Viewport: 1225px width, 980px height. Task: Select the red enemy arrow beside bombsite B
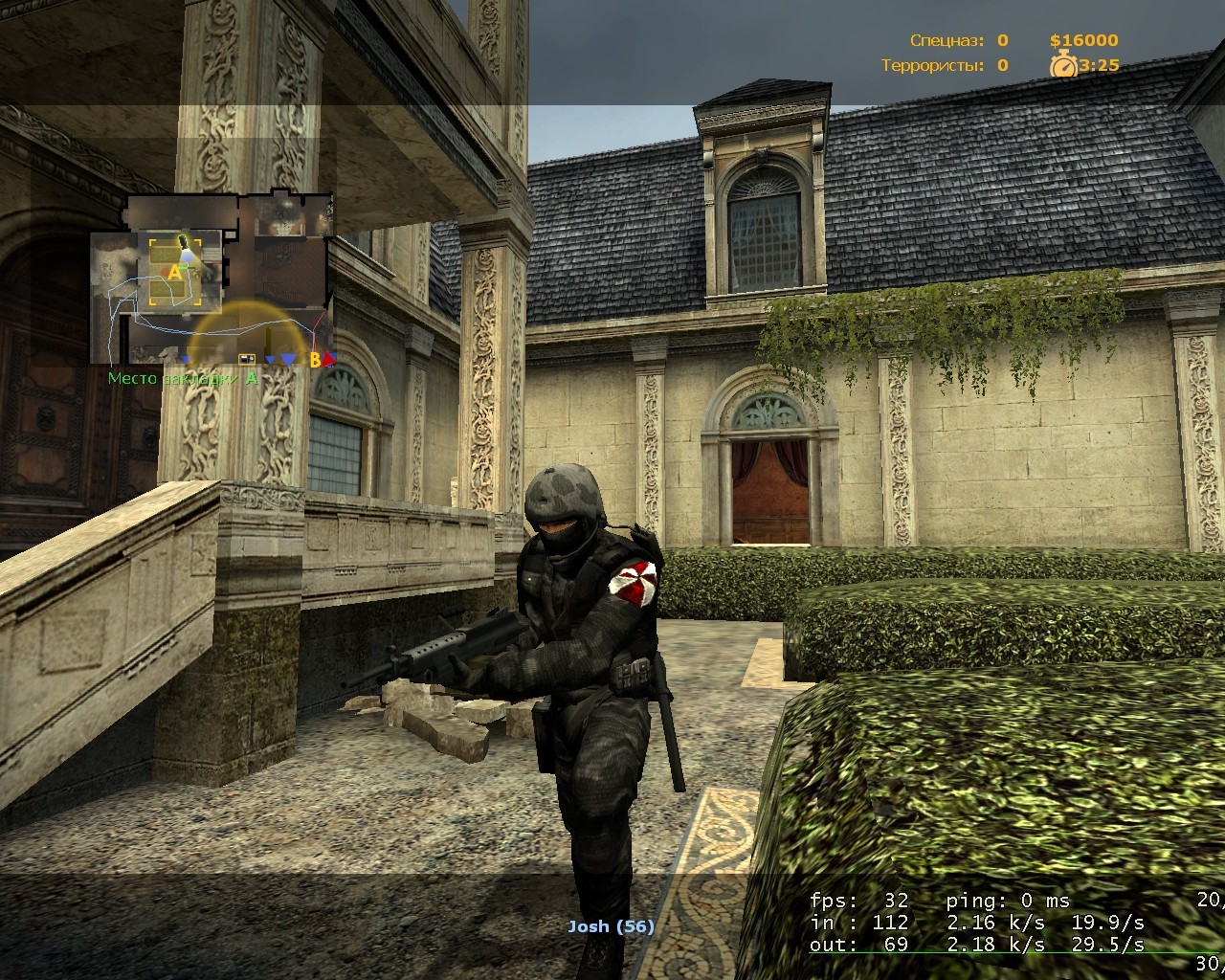coord(327,361)
